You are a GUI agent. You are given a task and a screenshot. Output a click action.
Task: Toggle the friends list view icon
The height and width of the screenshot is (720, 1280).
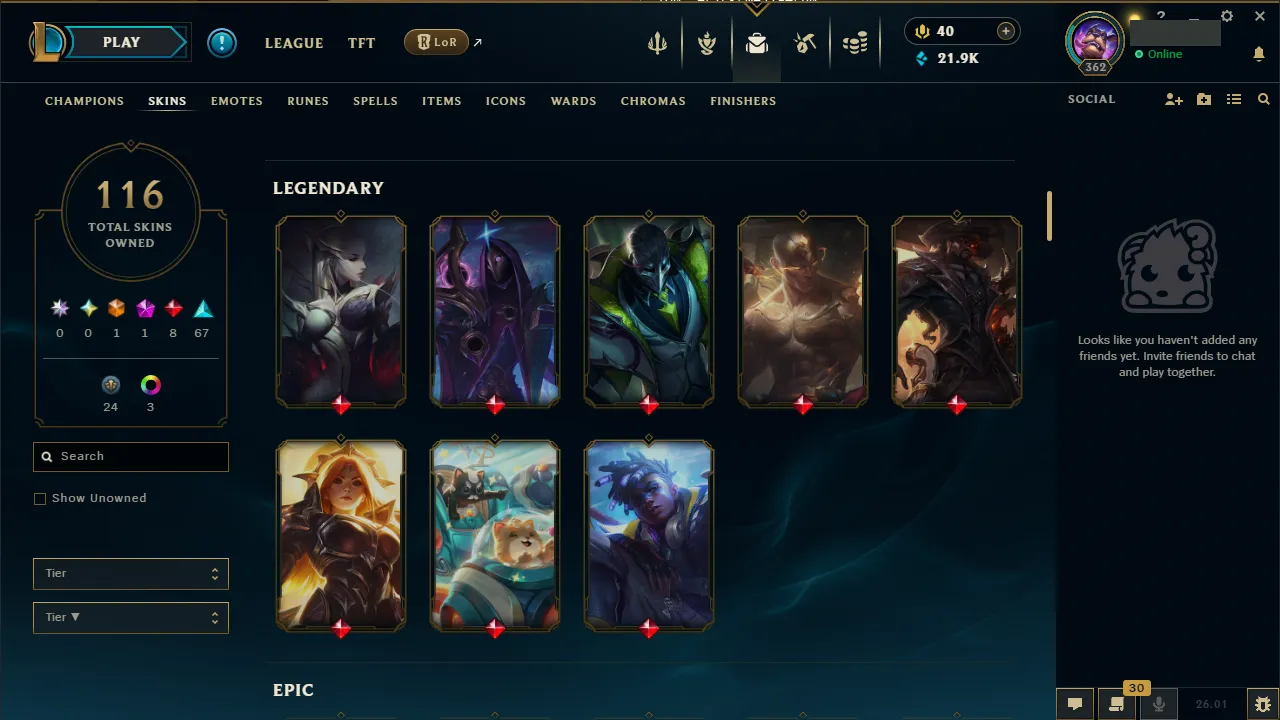click(1234, 99)
